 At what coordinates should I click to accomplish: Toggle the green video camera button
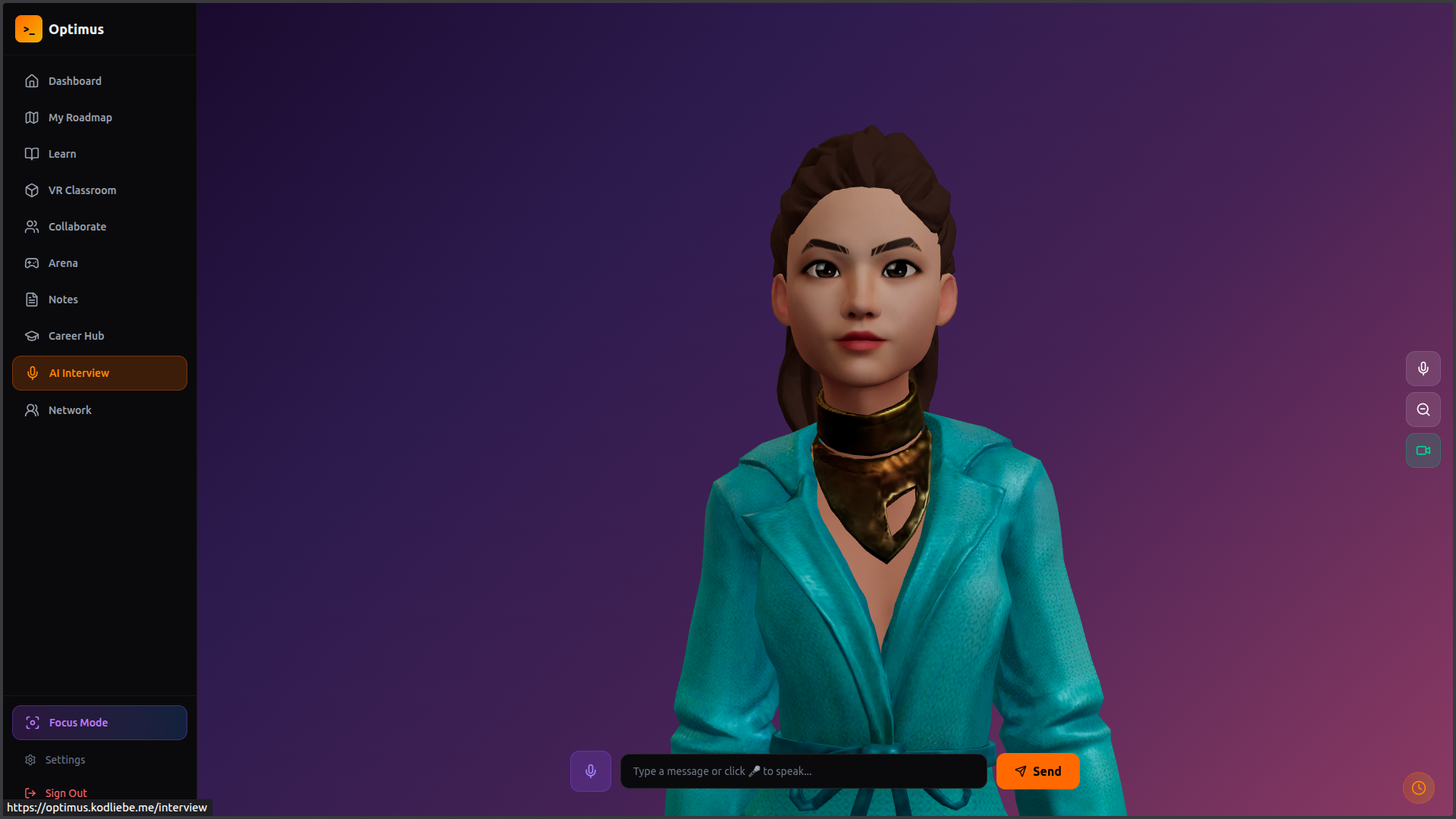coord(1423,450)
